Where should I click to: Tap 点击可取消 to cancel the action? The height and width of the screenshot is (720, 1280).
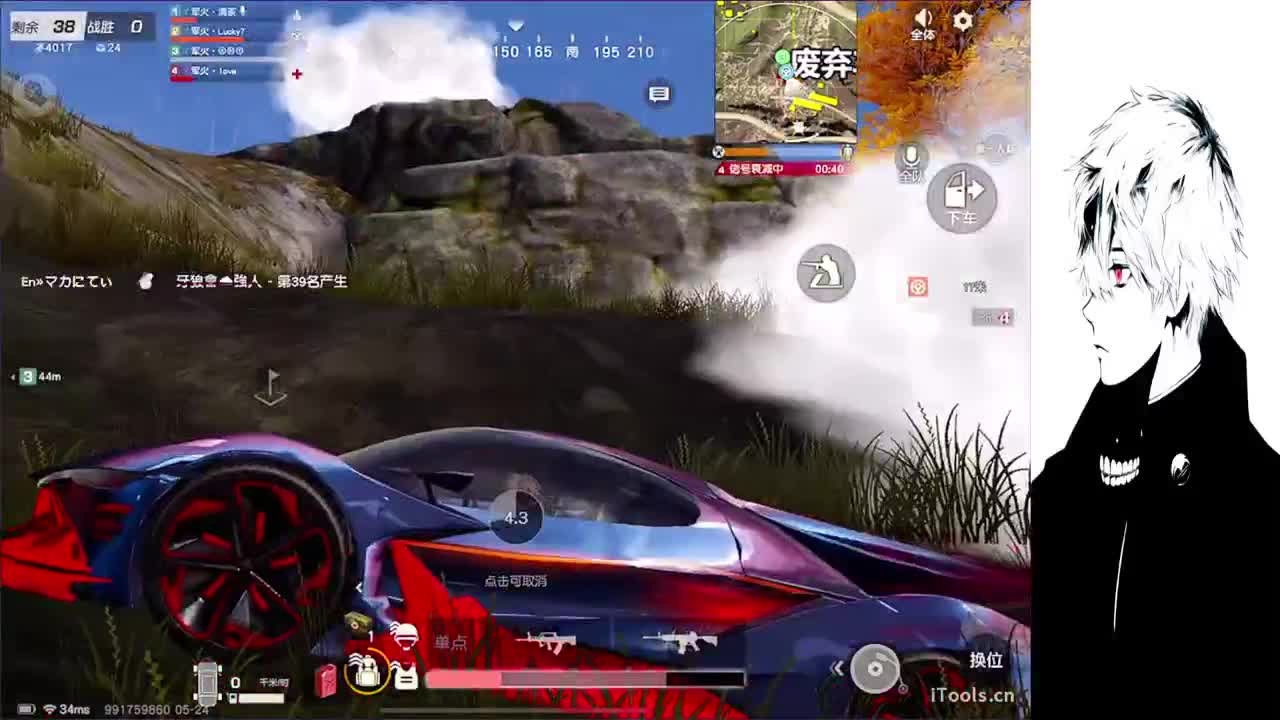(x=517, y=580)
